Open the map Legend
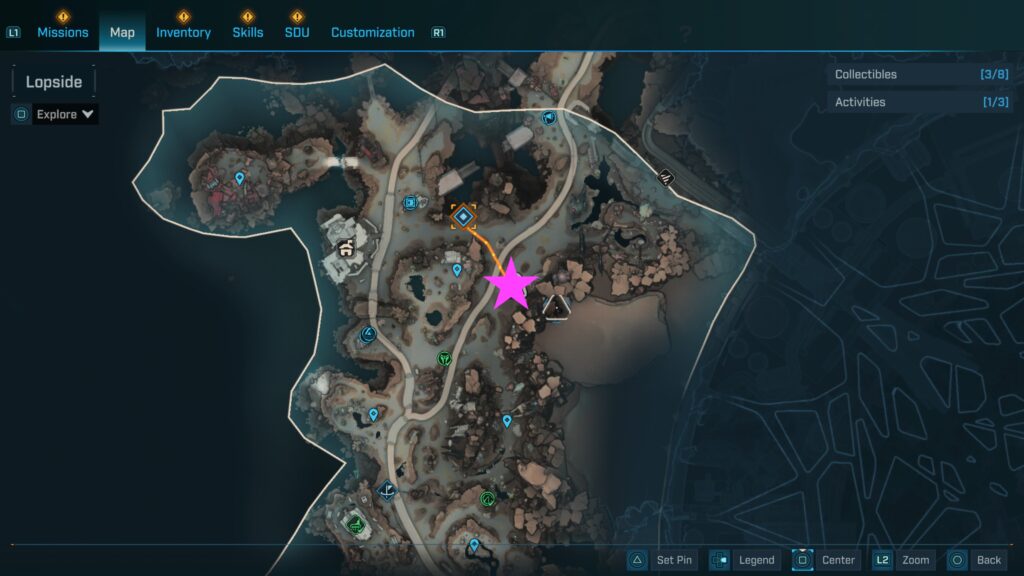 click(744, 560)
